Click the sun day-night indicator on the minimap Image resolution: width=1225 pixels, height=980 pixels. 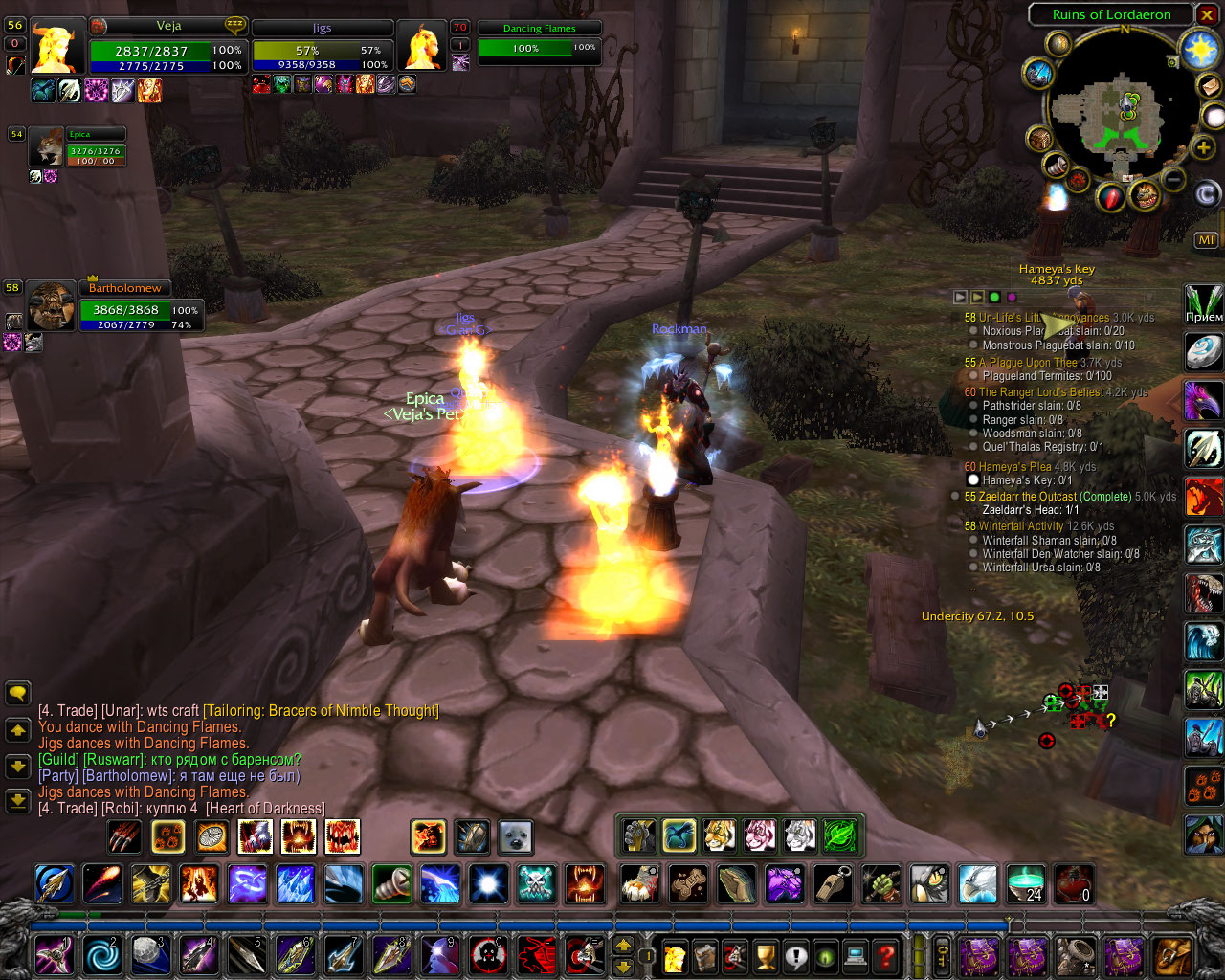pyautogui.click(x=1200, y=50)
